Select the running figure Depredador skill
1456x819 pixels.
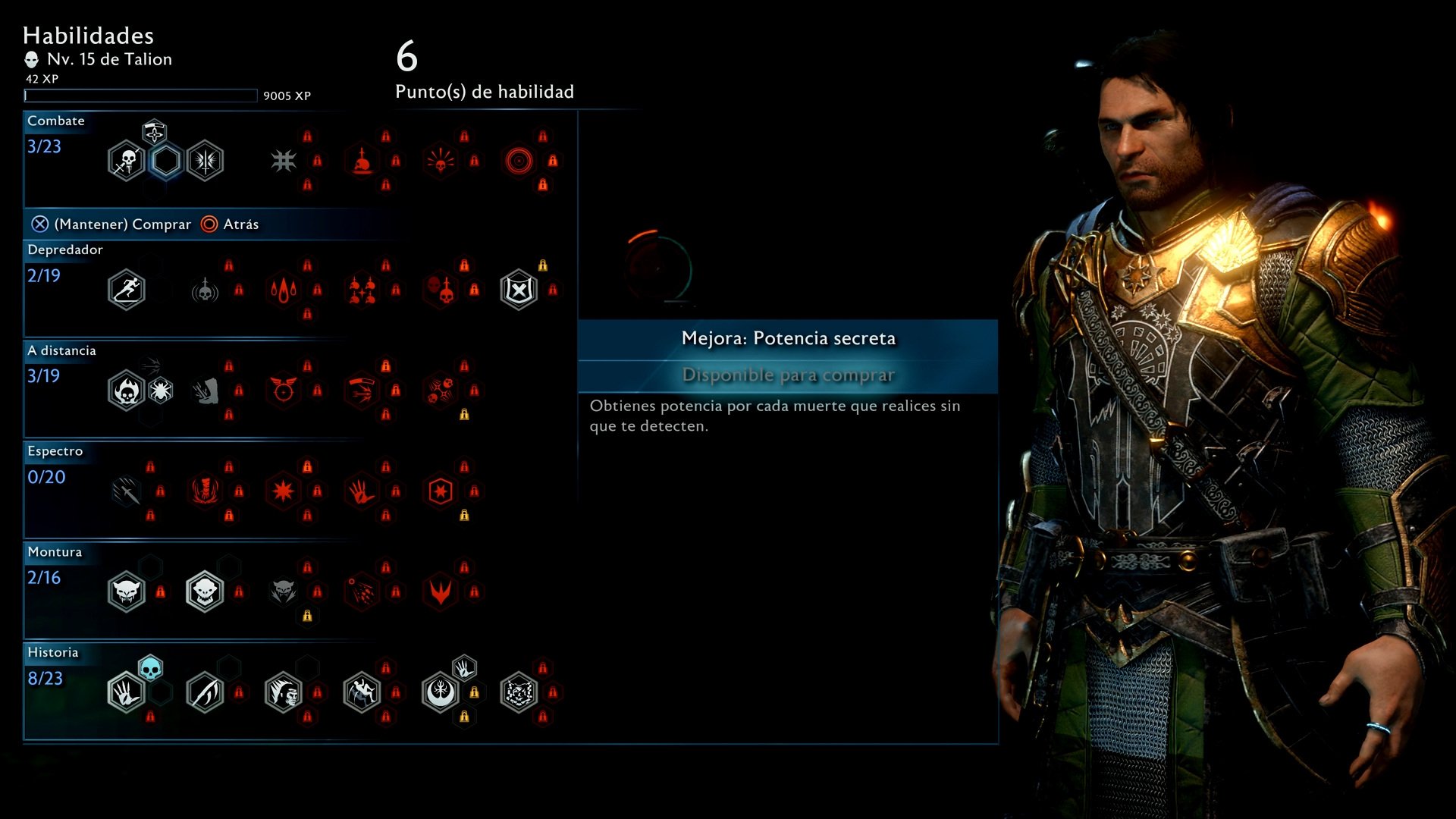126,290
